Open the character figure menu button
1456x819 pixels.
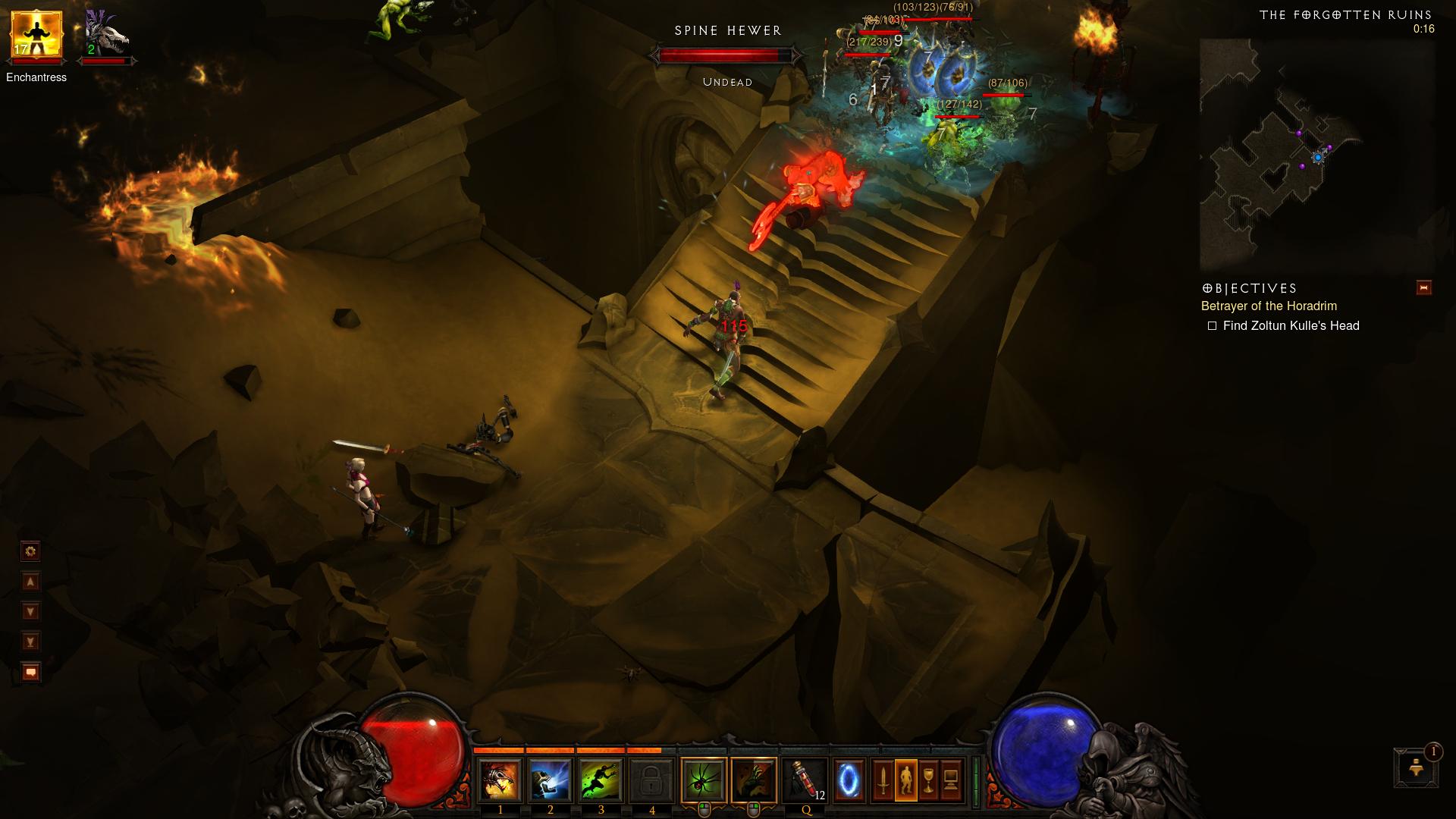(x=905, y=780)
